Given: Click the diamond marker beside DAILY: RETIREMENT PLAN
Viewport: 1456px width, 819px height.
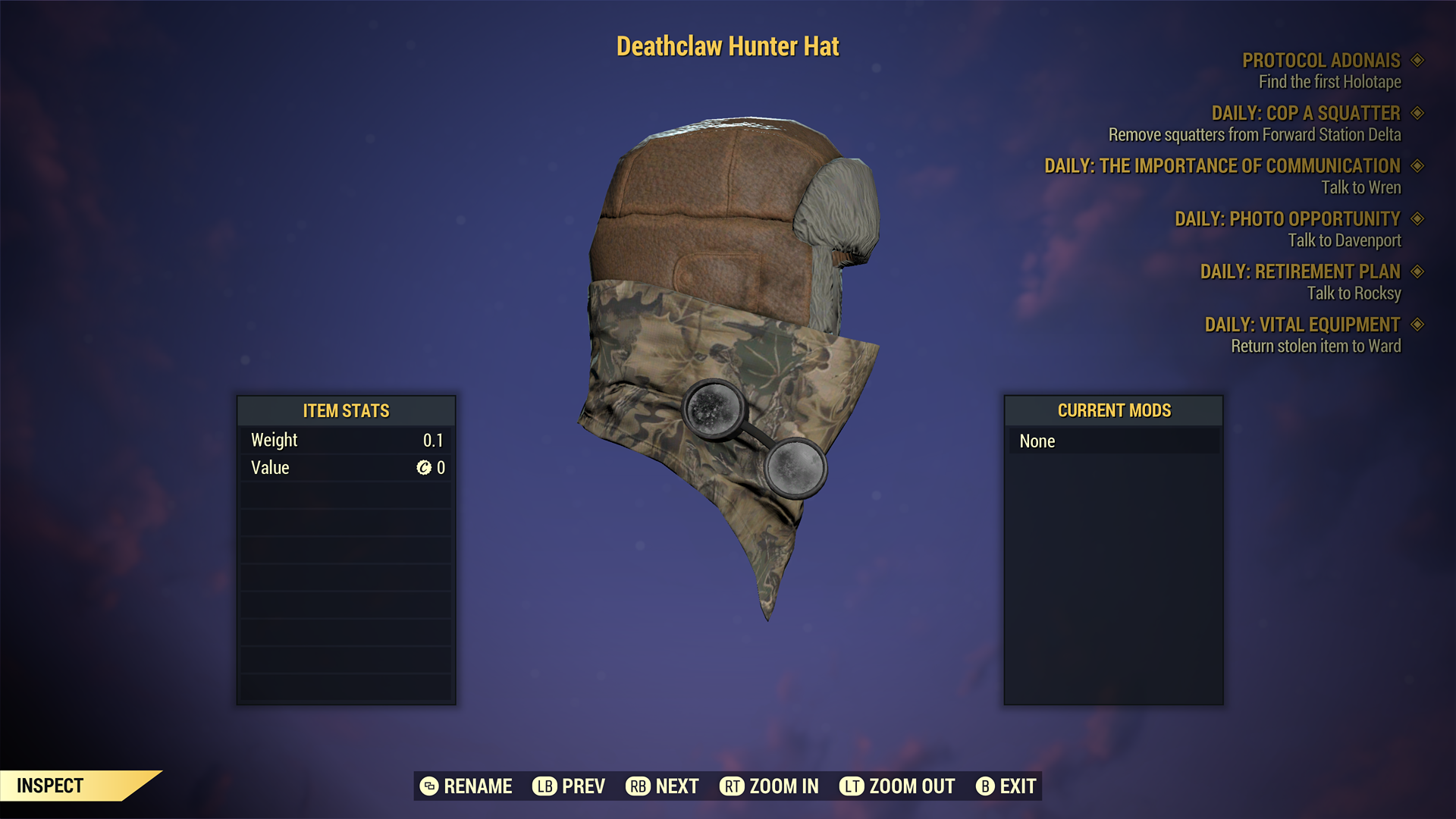Looking at the screenshot, I should (1418, 271).
